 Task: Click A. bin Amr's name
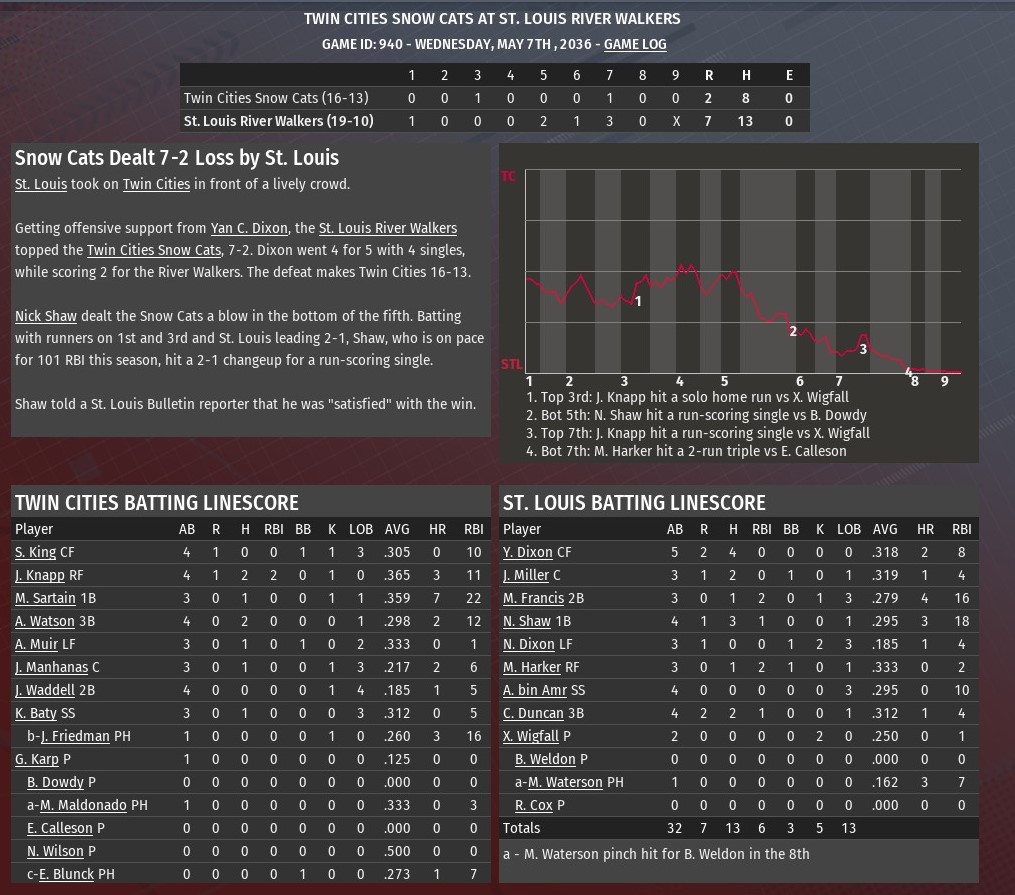535,690
